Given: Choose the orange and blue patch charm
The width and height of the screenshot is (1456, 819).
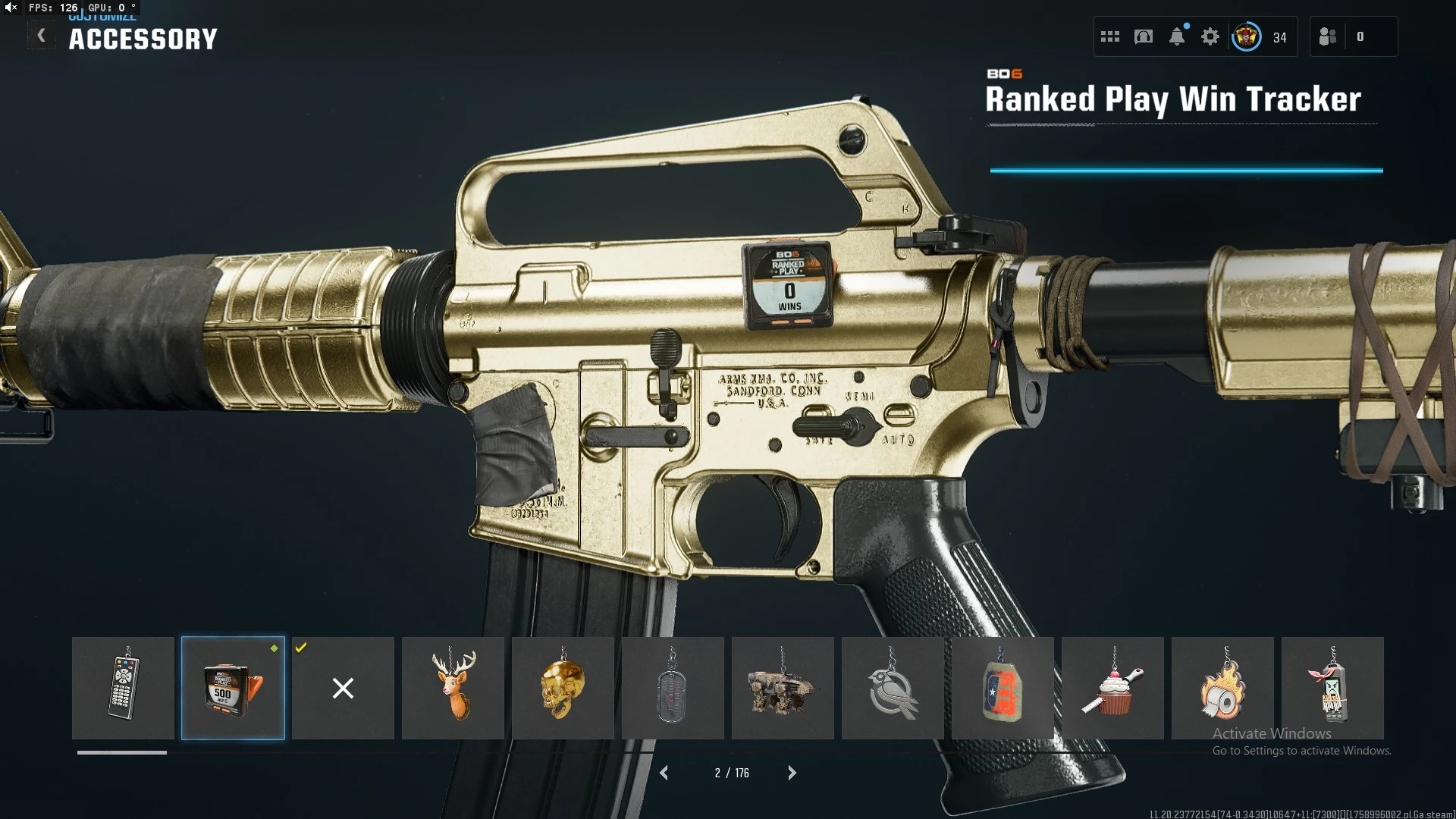Looking at the screenshot, I should click(x=1003, y=688).
